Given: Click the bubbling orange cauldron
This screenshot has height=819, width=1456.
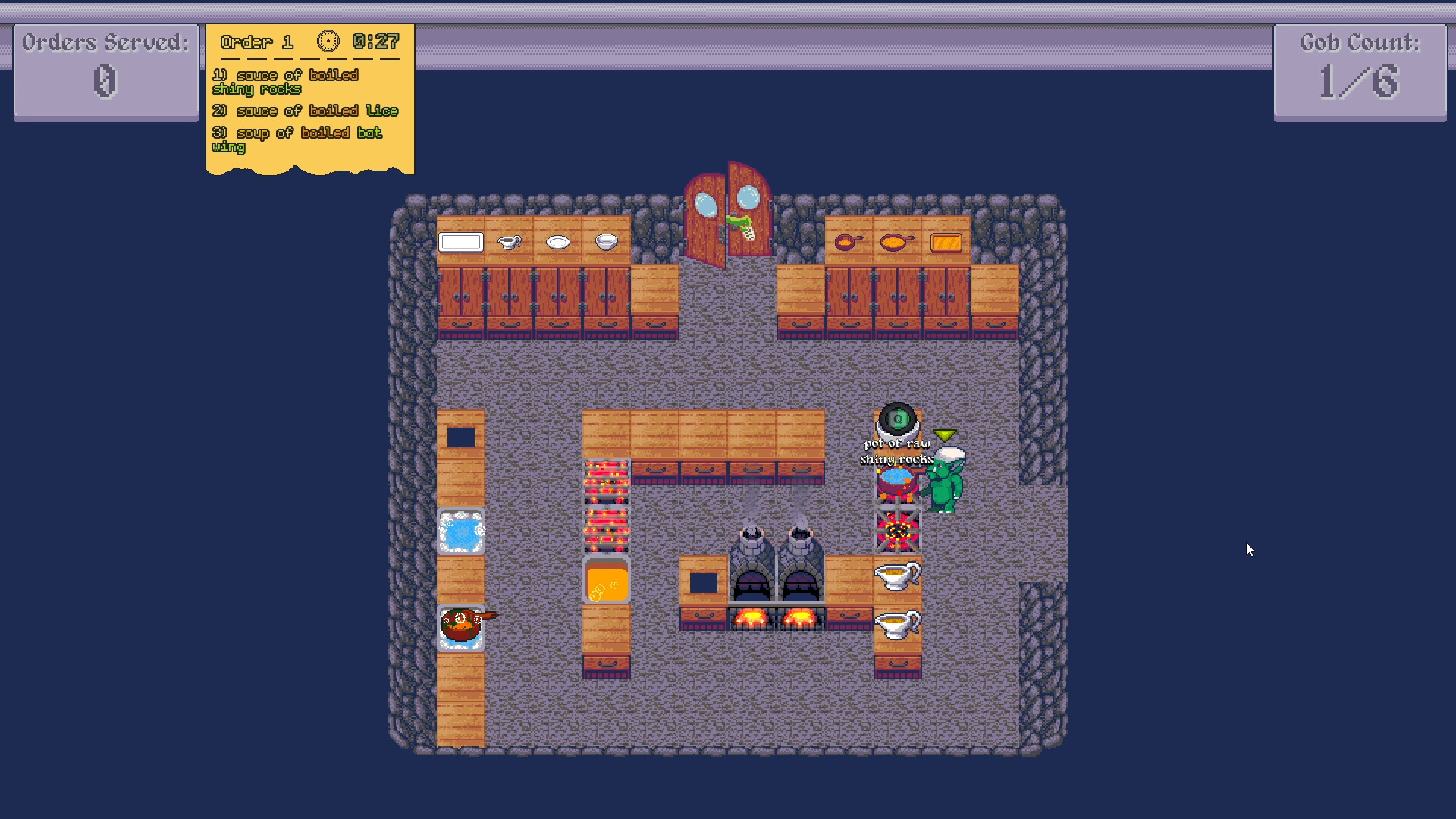Looking at the screenshot, I should [x=607, y=582].
